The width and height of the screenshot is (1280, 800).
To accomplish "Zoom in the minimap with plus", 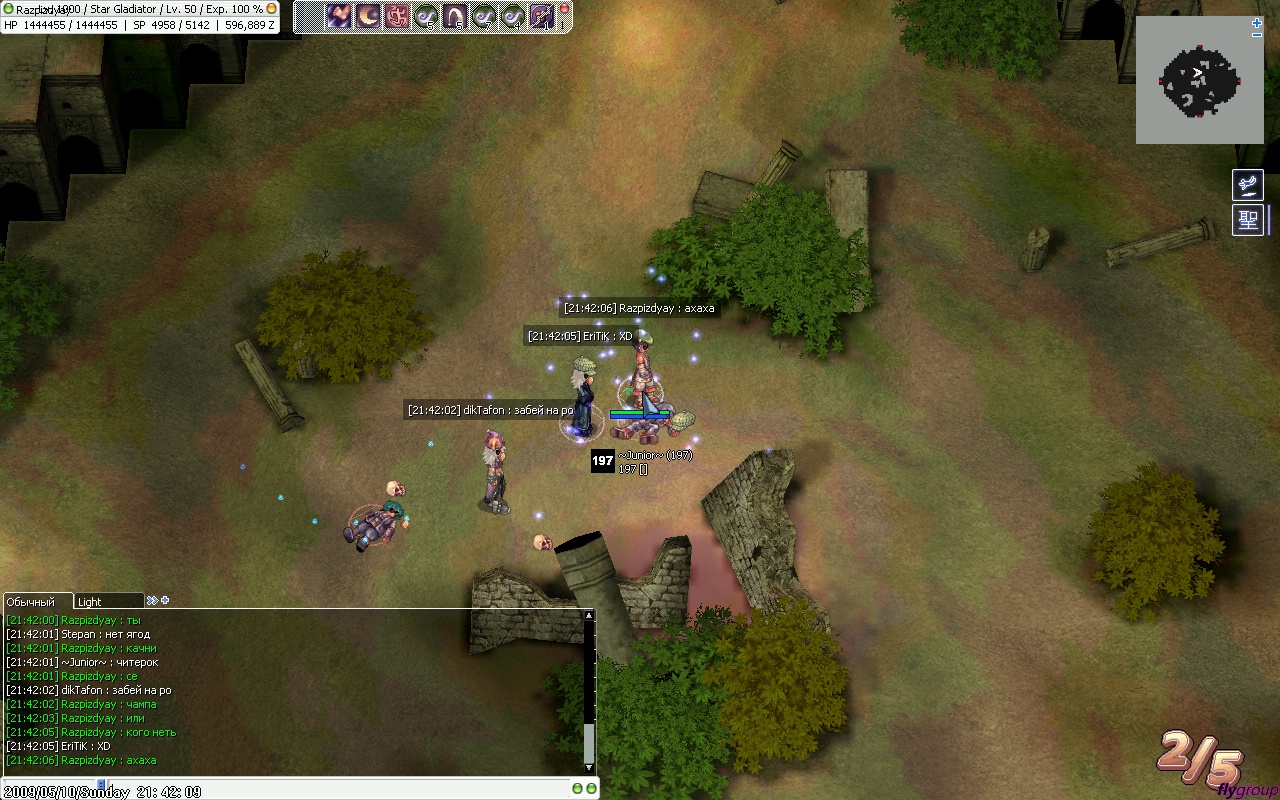I will pos(1257,23).
